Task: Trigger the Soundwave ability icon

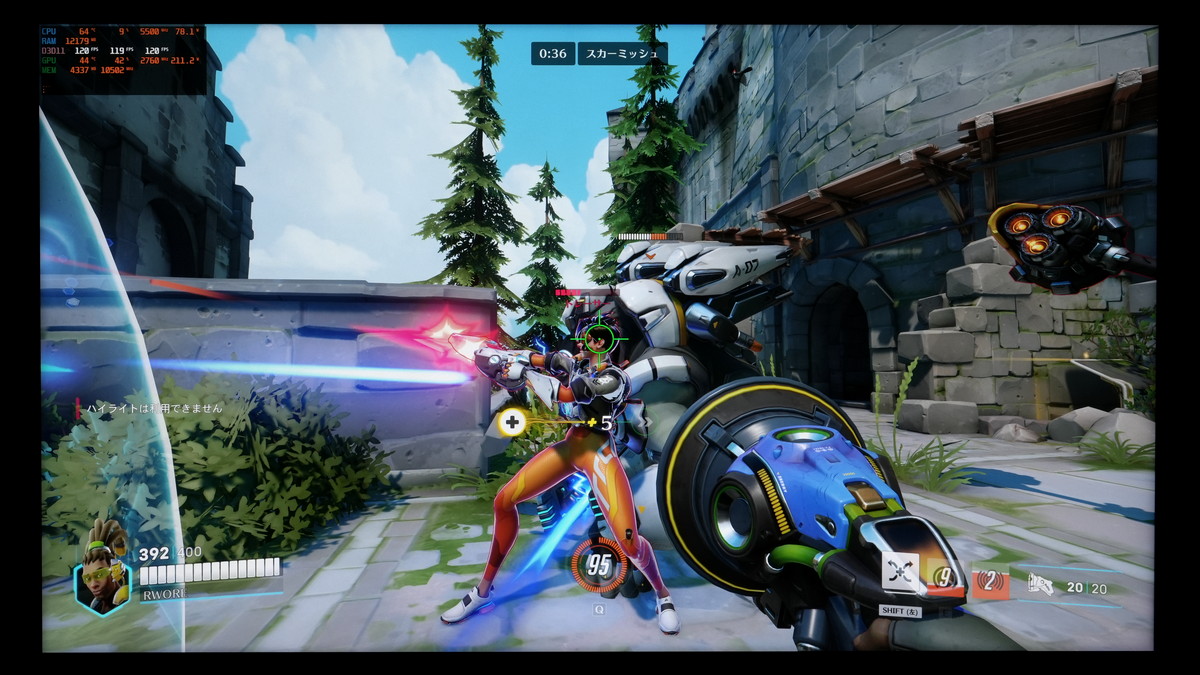Action: (x=990, y=581)
